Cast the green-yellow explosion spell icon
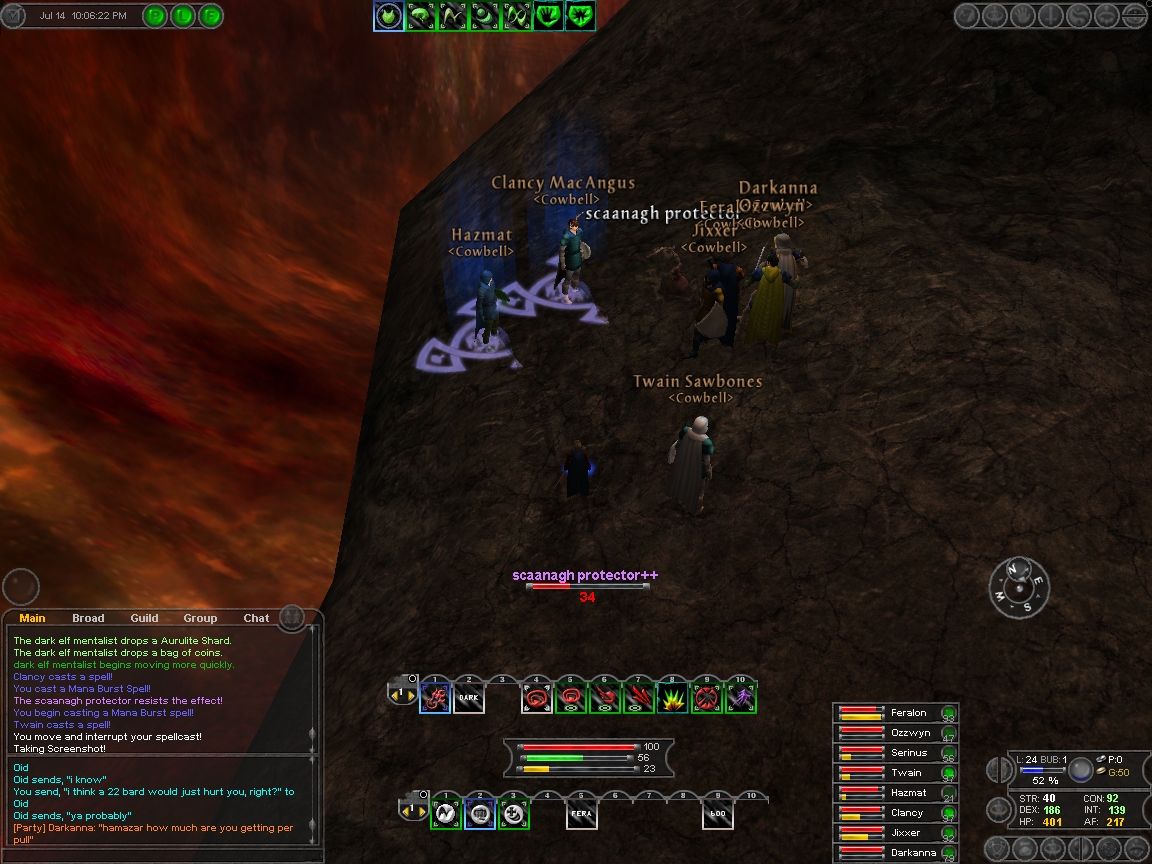This screenshot has width=1152, height=864. pyautogui.click(x=672, y=698)
